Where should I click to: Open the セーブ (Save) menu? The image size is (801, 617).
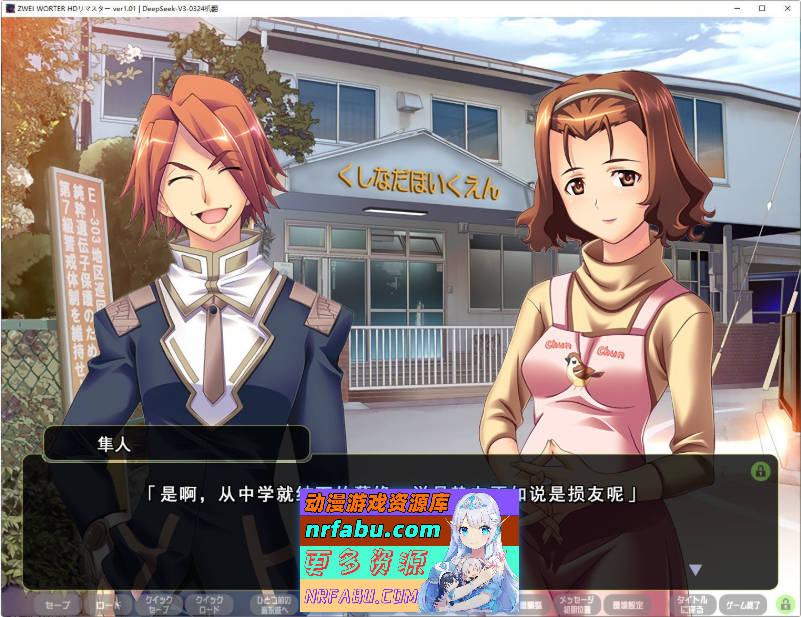pos(58,604)
